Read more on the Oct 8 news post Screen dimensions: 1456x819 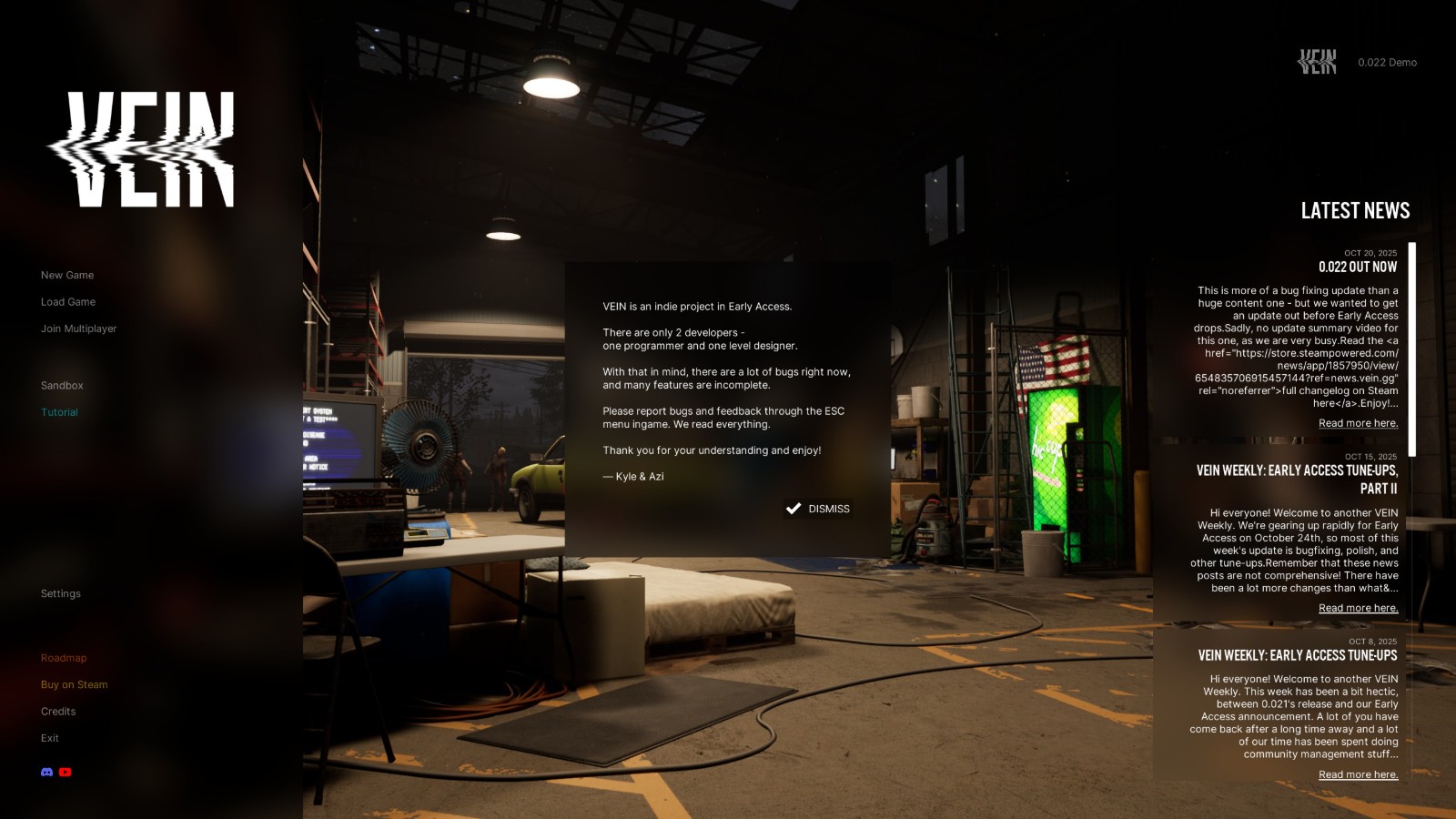[1358, 774]
